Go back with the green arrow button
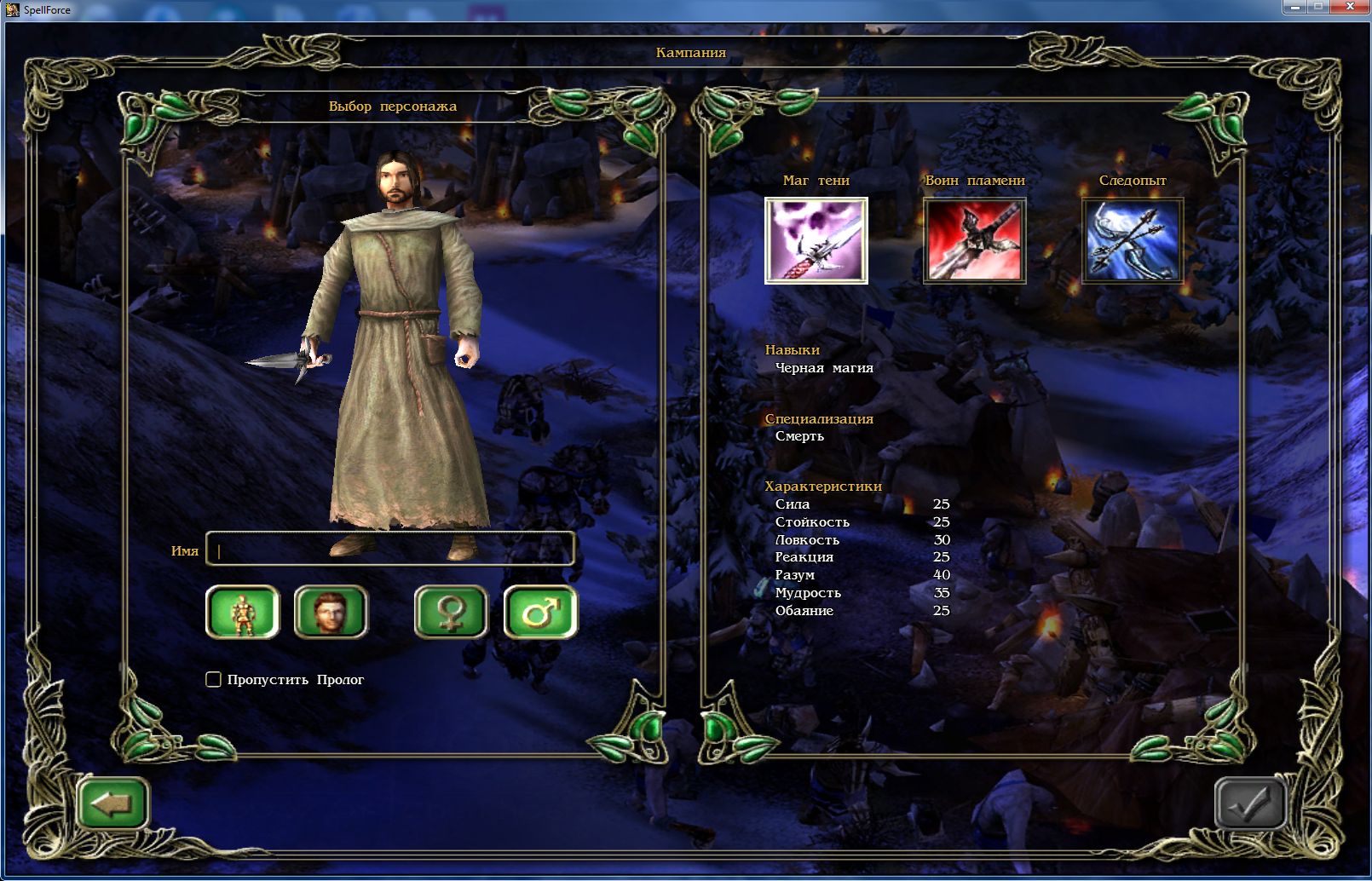Image resolution: width=1372 pixels, height=881 pixels. pyautogui.click(x=112, y=803)
